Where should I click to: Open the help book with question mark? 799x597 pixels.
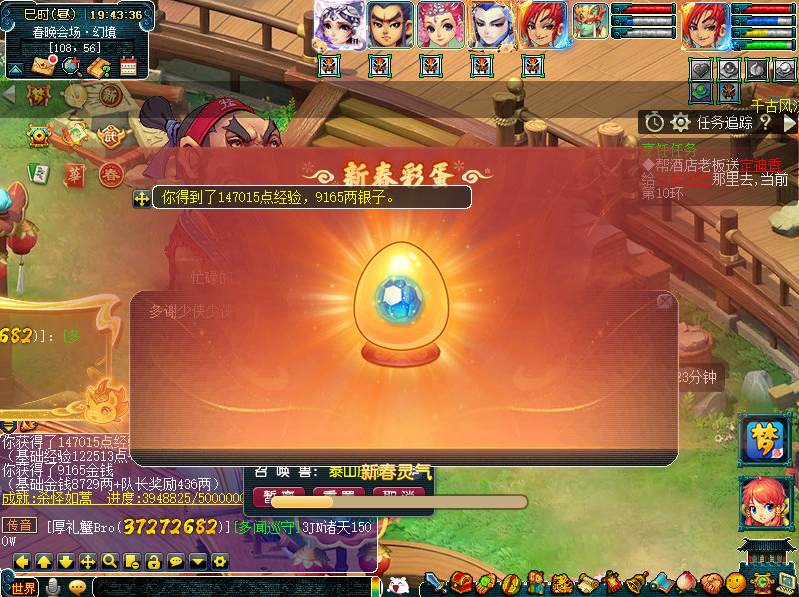pos(99,67)
